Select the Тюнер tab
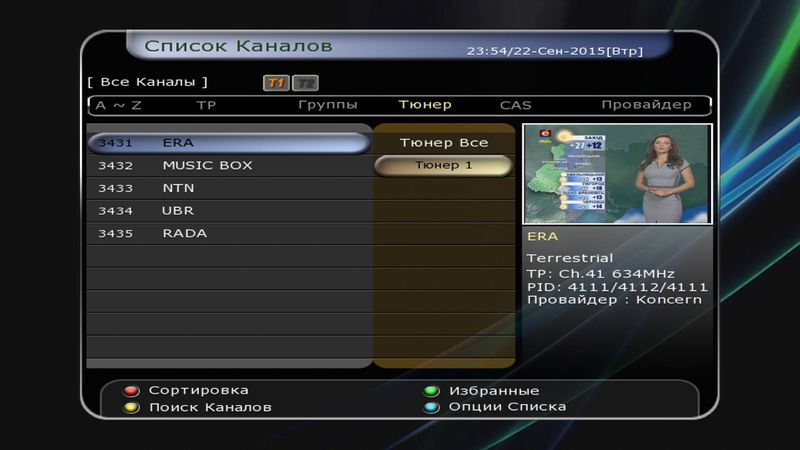Viewport: 800px width, 450px height. point(425,105)
